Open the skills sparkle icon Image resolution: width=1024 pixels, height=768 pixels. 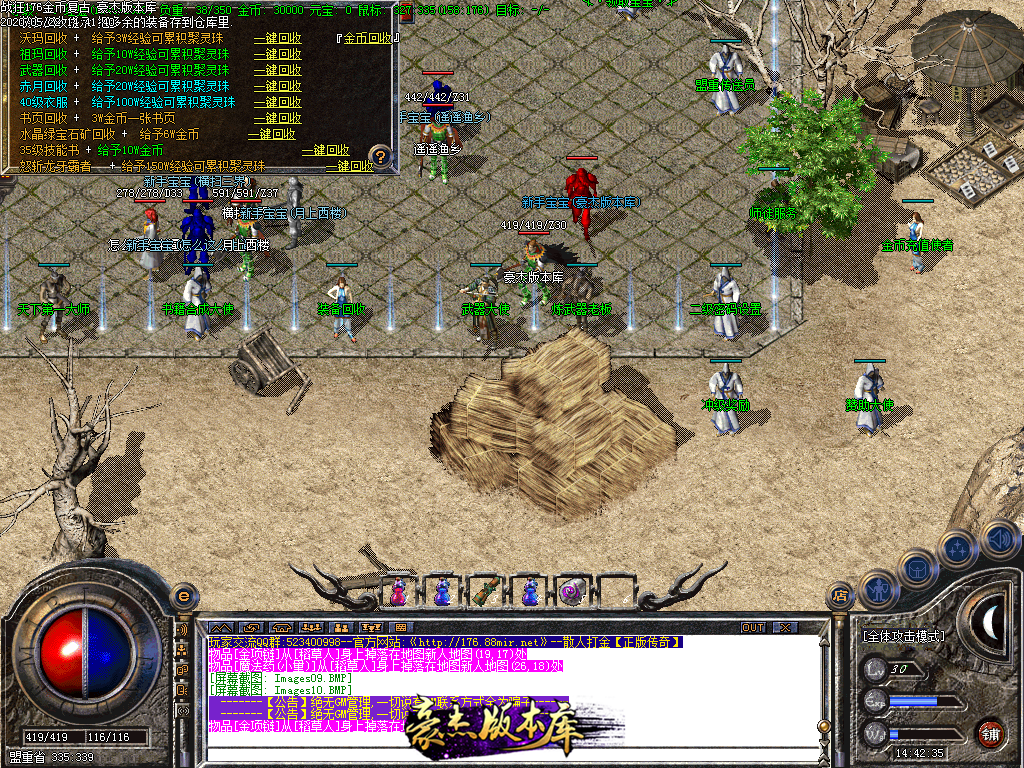point(958,548)
